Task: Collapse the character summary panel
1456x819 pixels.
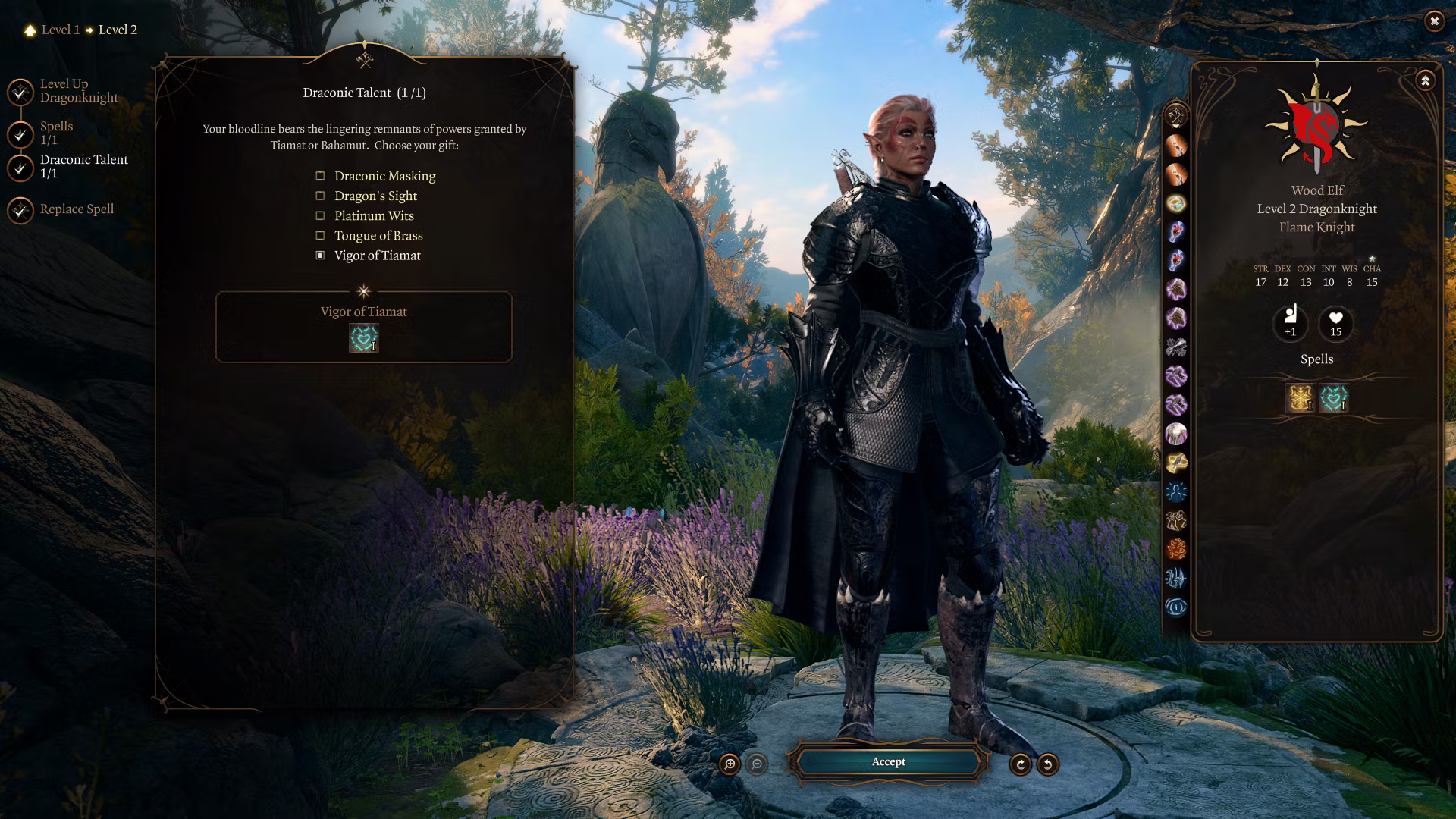Action: [1425, 80]
